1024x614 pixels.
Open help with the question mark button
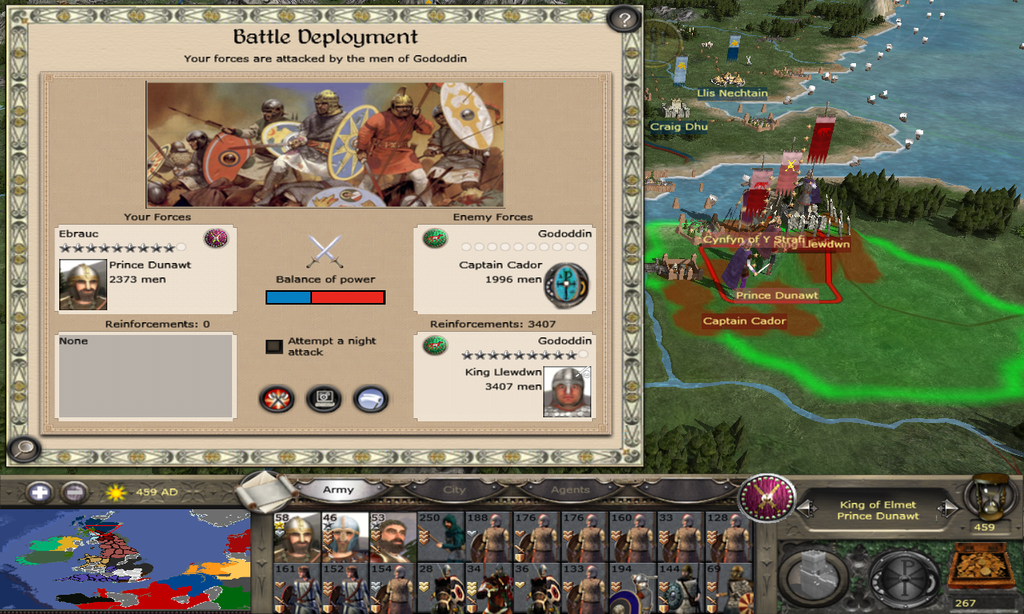coord(624,19)
